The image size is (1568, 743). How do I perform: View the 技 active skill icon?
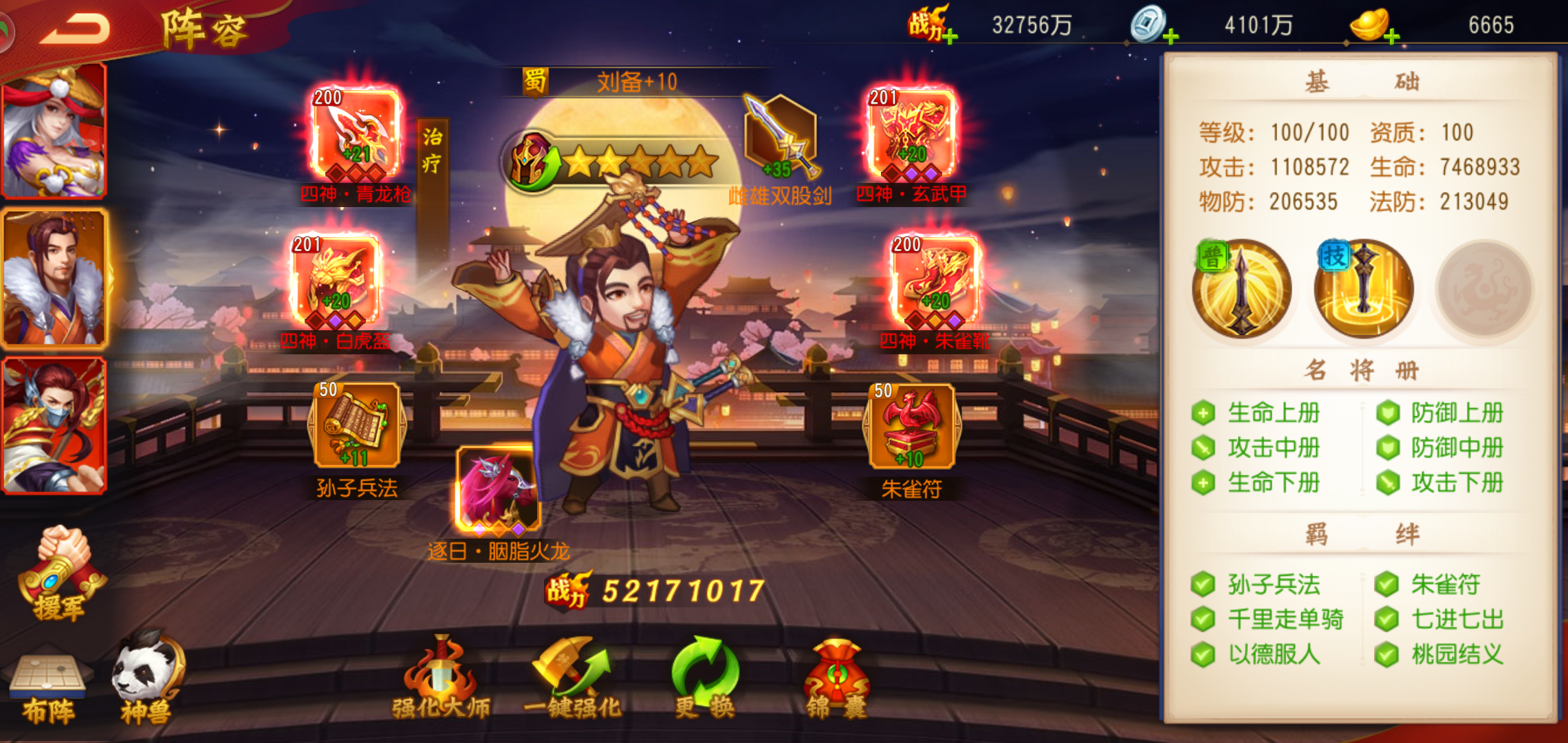(x=1363, y=289)
